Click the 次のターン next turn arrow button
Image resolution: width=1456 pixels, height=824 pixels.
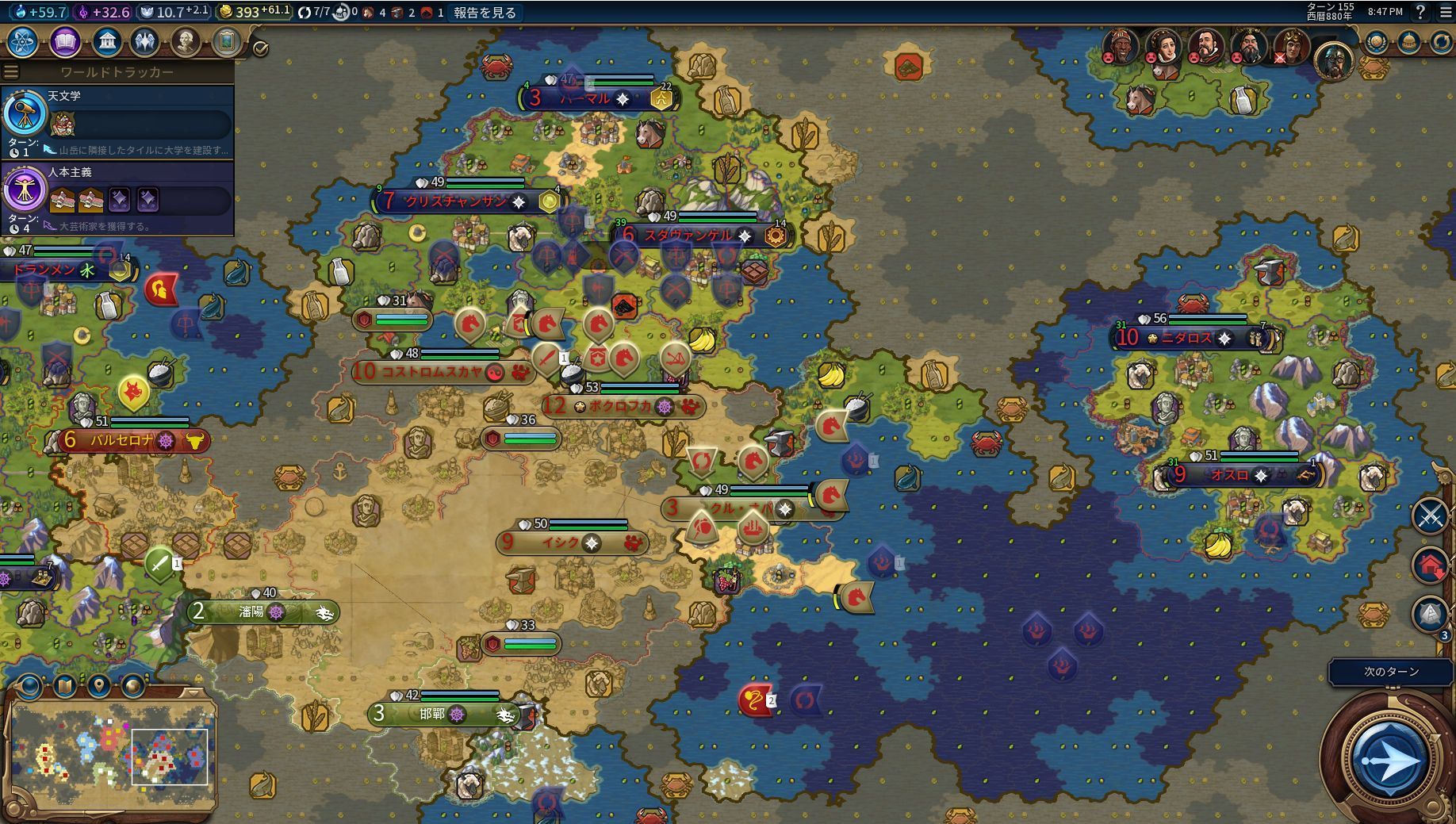click(1389, 761)
